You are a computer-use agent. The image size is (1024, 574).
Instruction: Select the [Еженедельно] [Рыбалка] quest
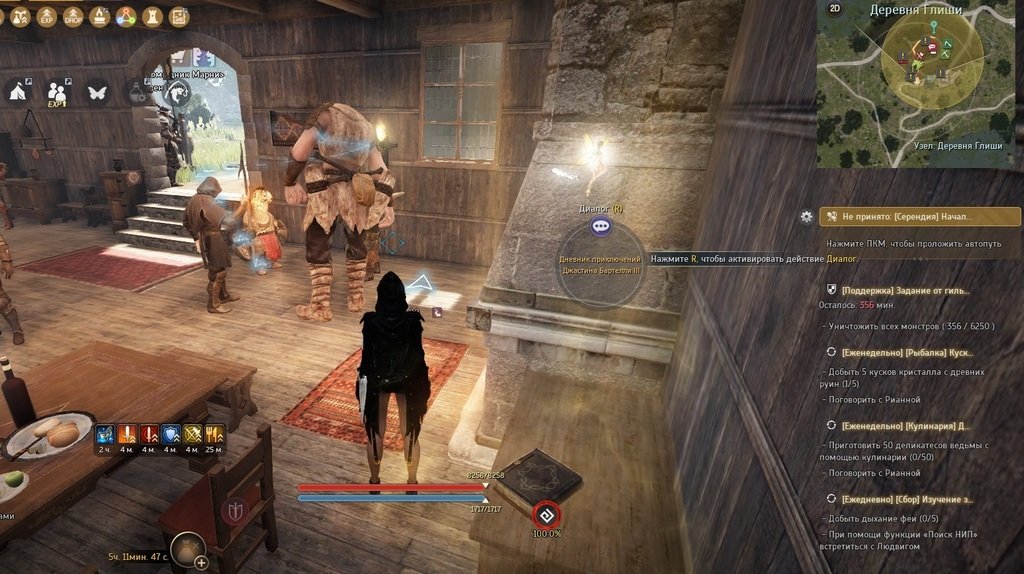click(x=906, y=352)
